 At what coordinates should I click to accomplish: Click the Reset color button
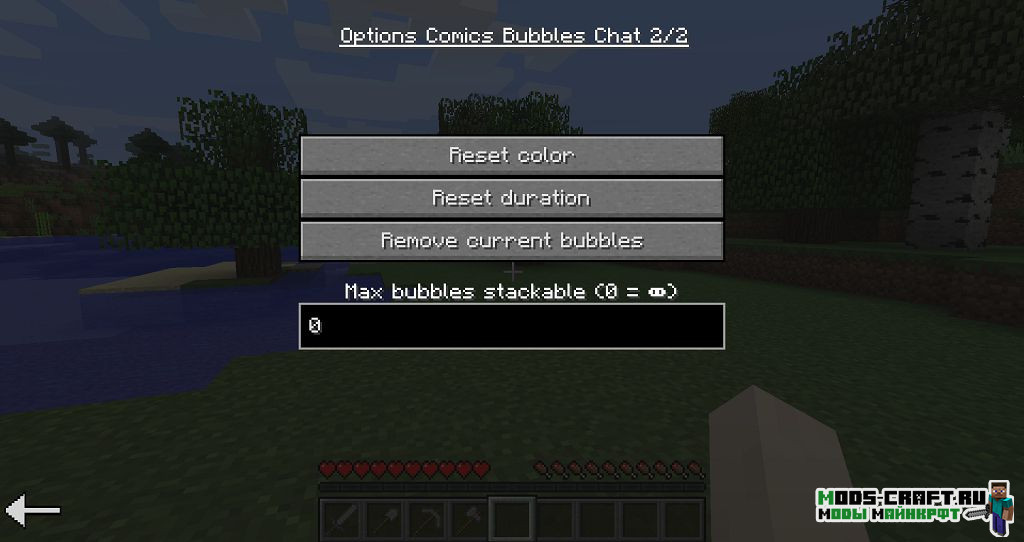[511, 156]
